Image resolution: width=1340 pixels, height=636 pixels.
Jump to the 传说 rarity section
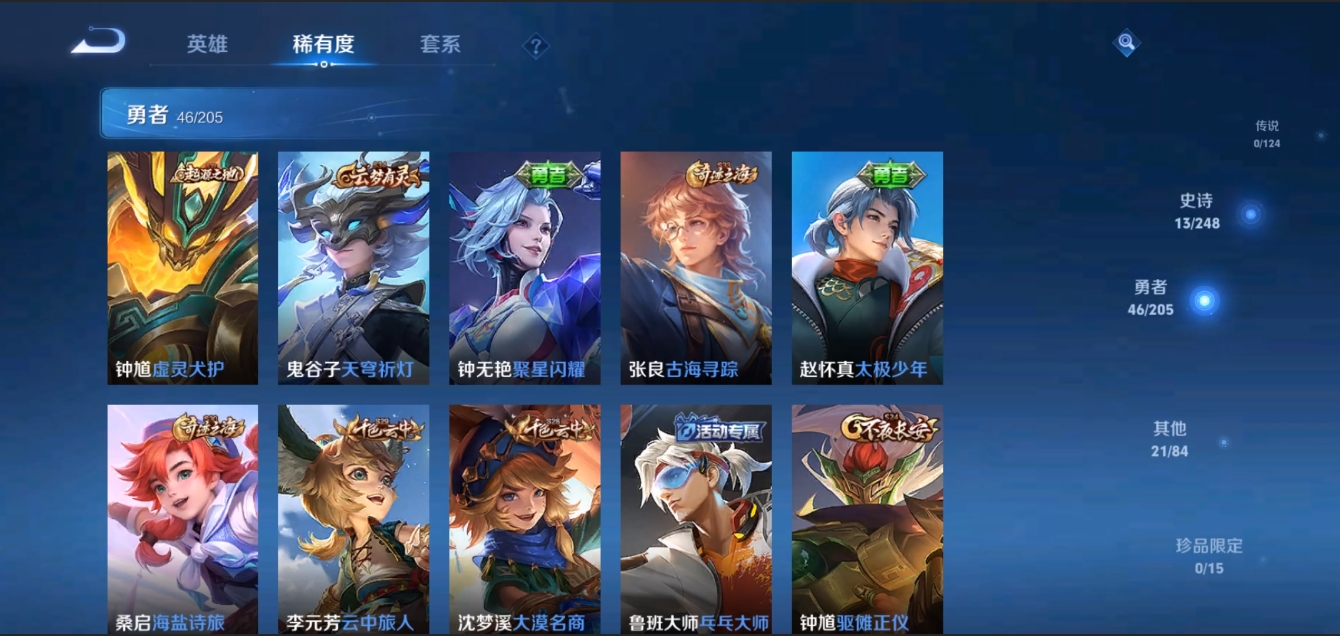(x=1267, y=133)
